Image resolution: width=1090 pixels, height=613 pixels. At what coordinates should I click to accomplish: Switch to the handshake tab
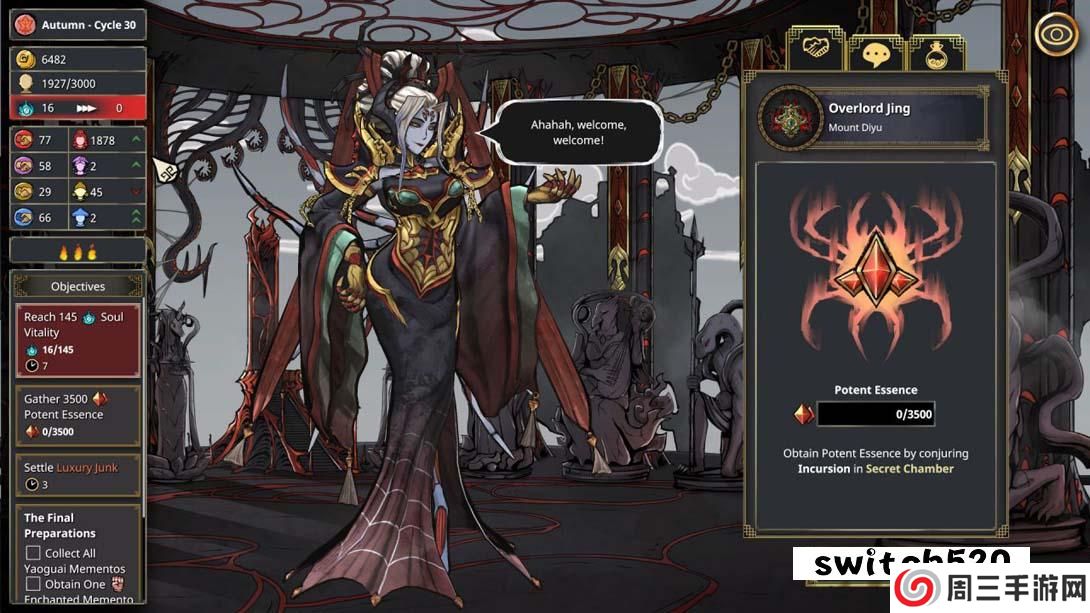click(816, 50)
